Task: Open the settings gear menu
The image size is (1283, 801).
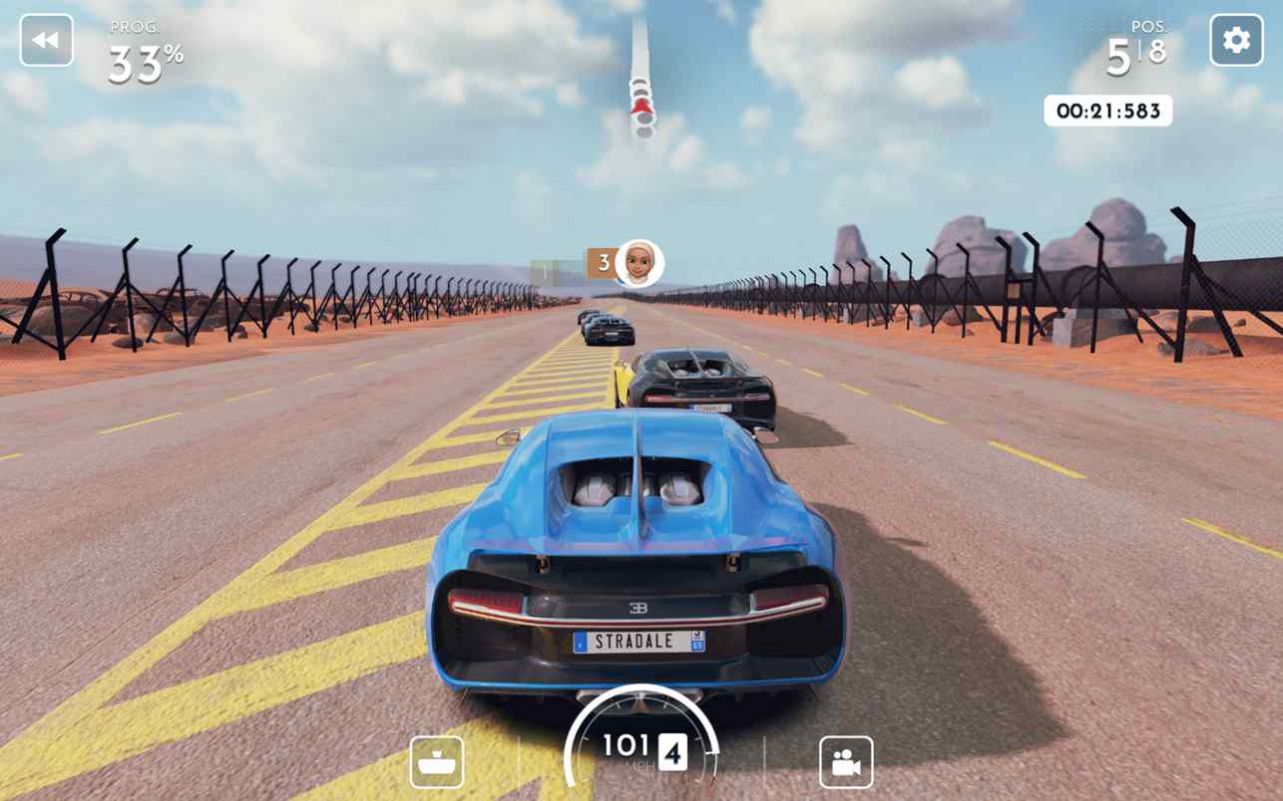Action: coord(1236,40)
